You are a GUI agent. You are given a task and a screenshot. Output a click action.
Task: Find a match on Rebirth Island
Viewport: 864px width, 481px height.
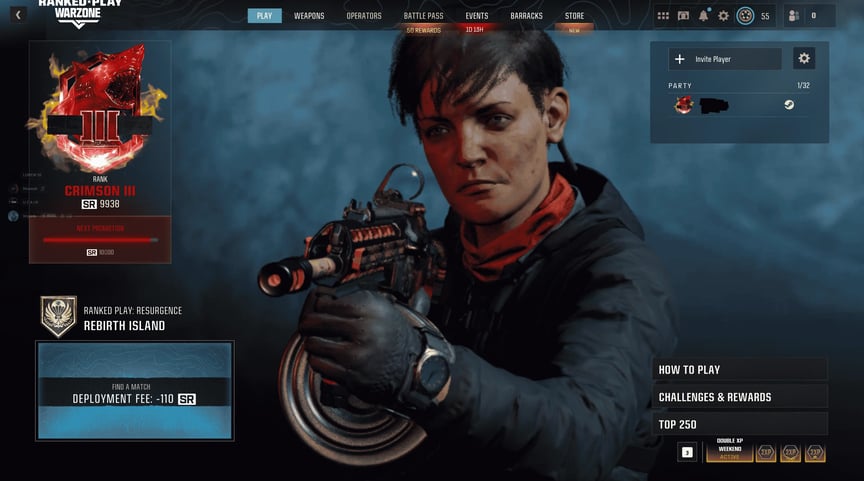[x=135, y=391]
